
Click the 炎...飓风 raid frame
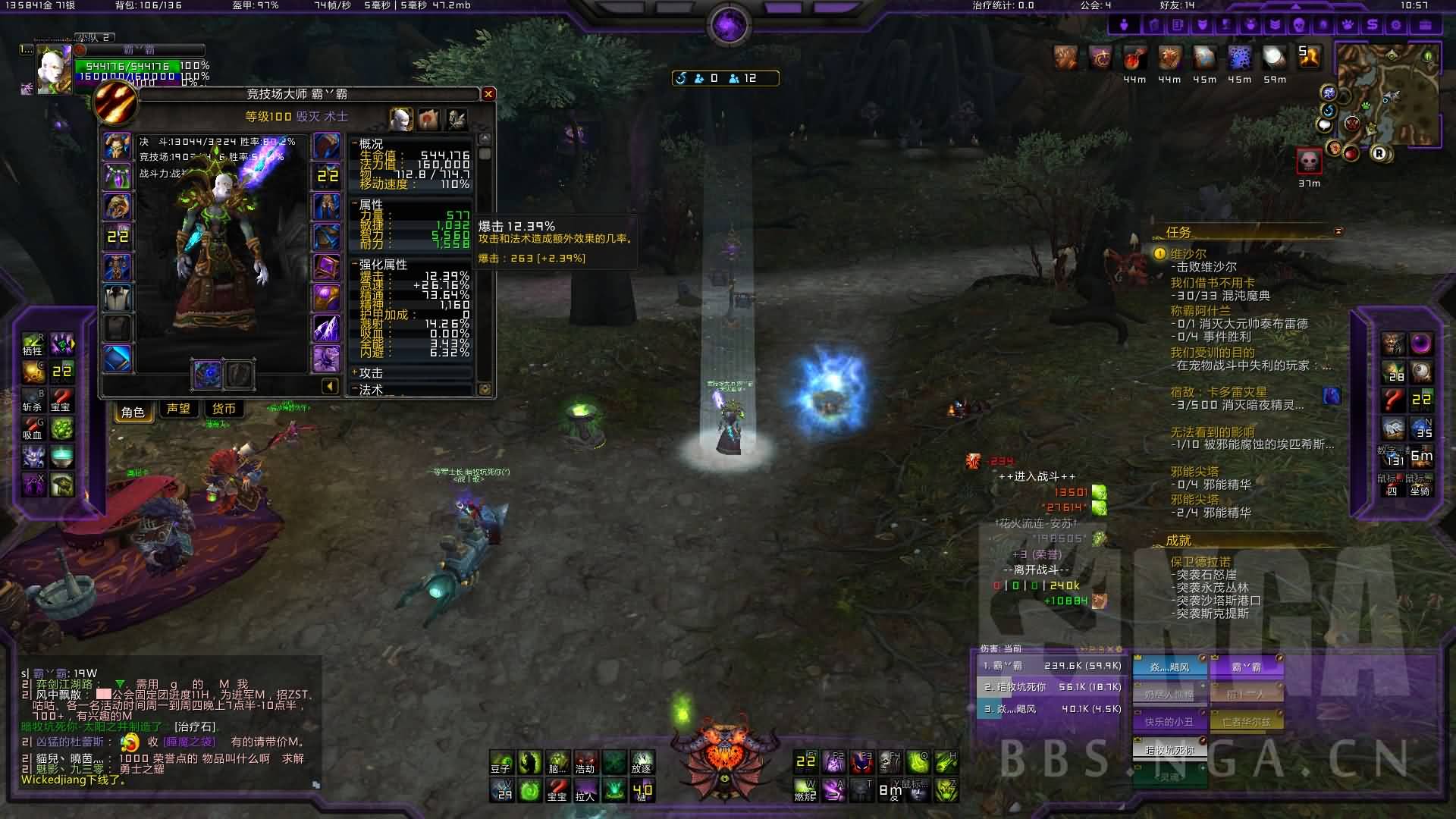pos(1169,667)
